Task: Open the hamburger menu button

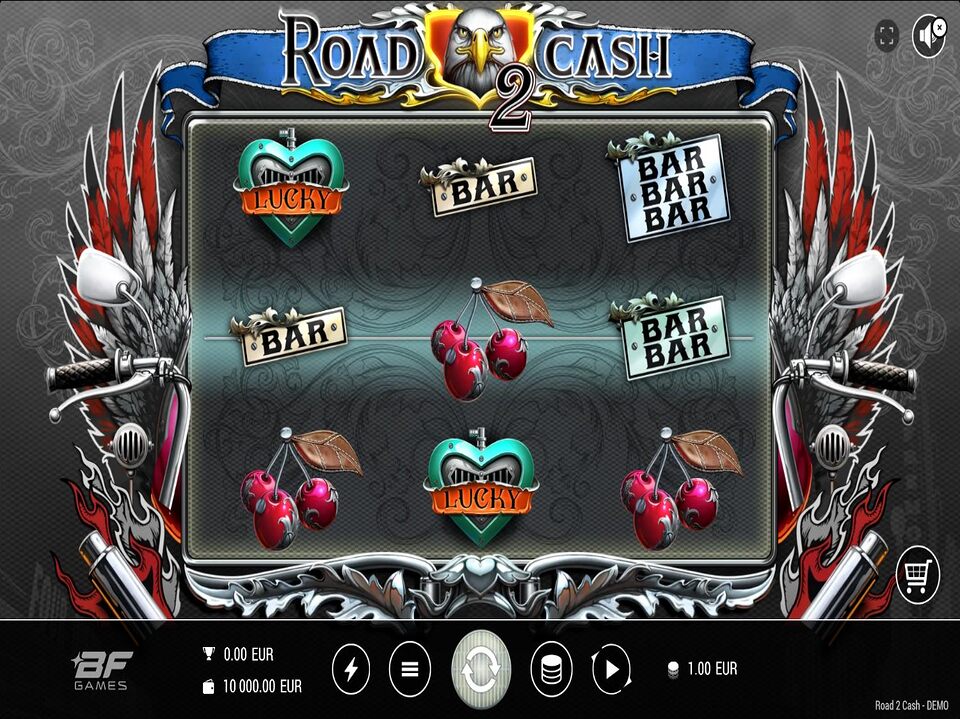Action: point(409,669)
